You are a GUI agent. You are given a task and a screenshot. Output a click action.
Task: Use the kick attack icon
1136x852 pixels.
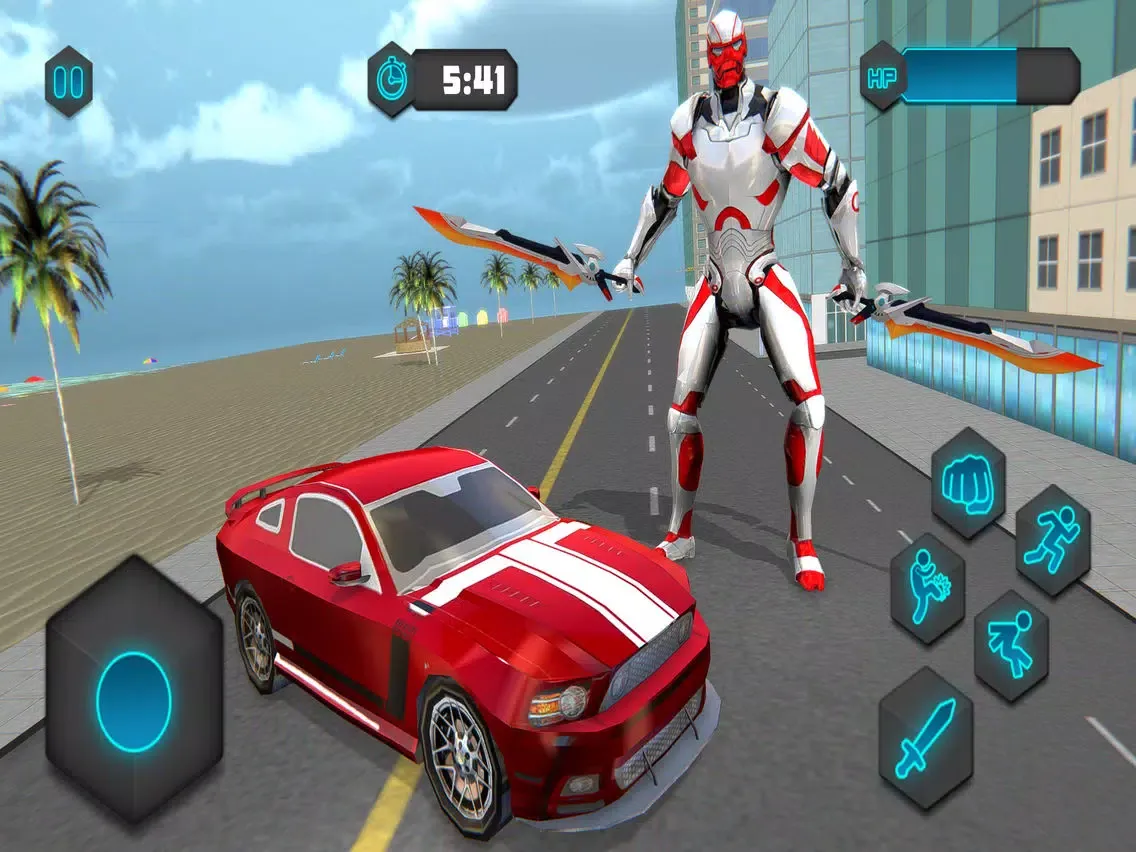coord(927,587)
